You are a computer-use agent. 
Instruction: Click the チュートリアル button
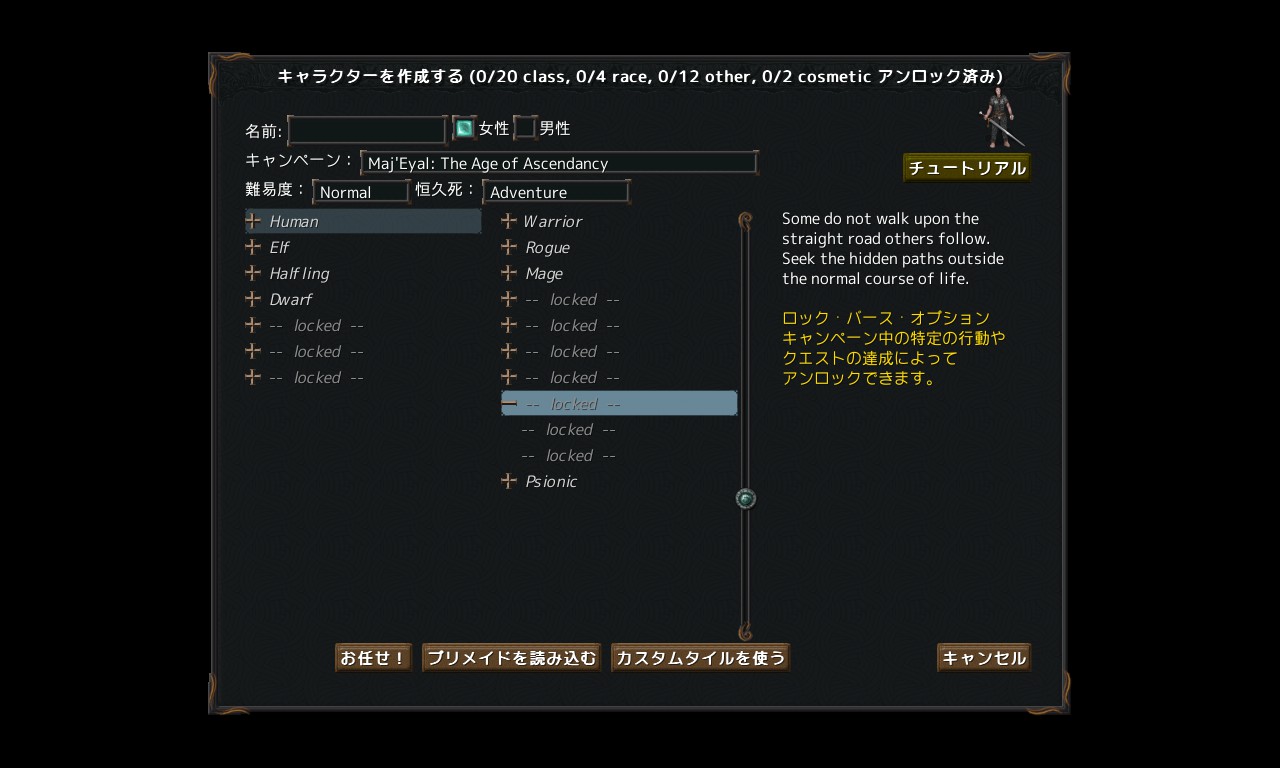[966, 167]
